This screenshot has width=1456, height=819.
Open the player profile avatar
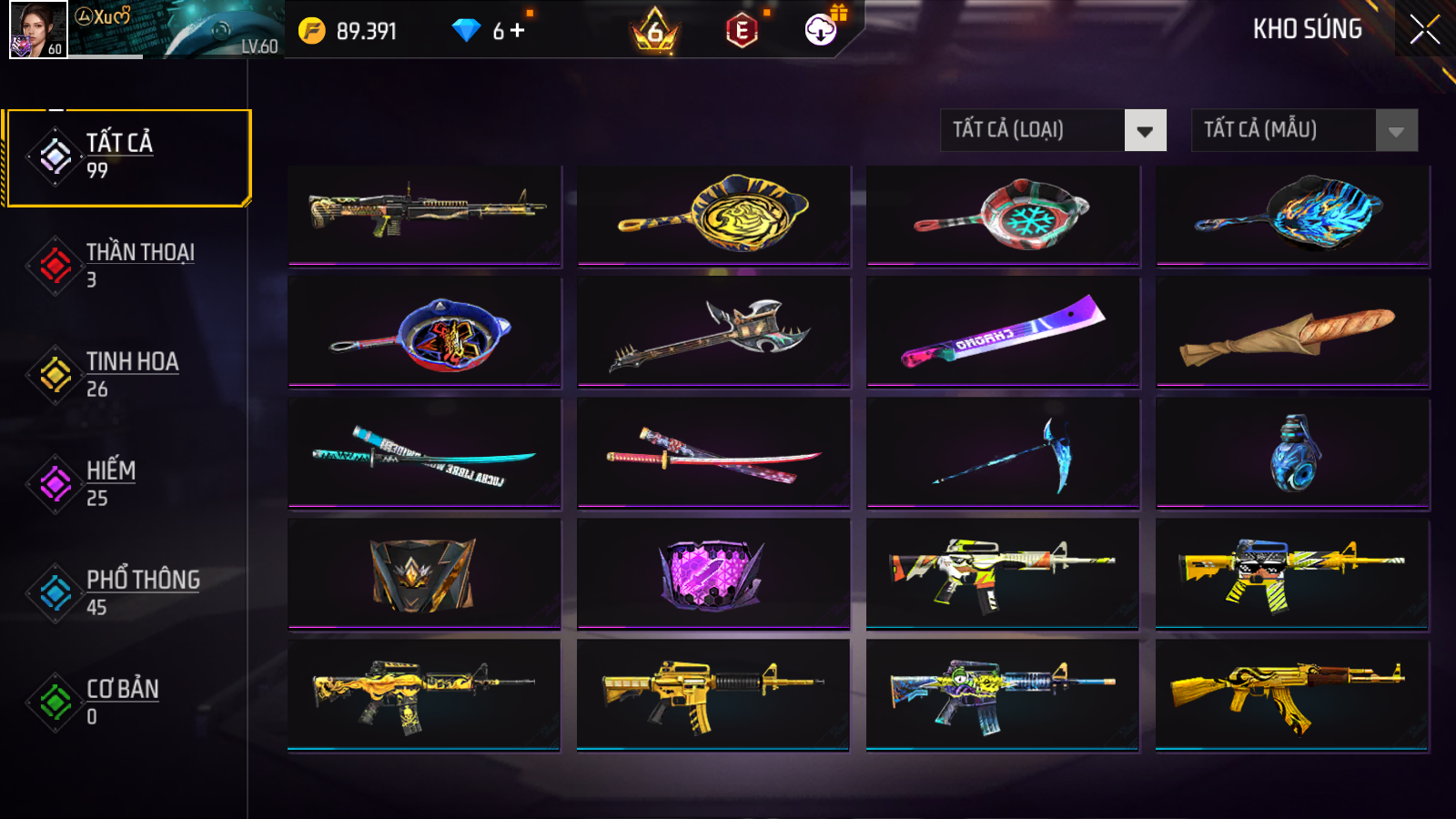[x=38, y=30]
